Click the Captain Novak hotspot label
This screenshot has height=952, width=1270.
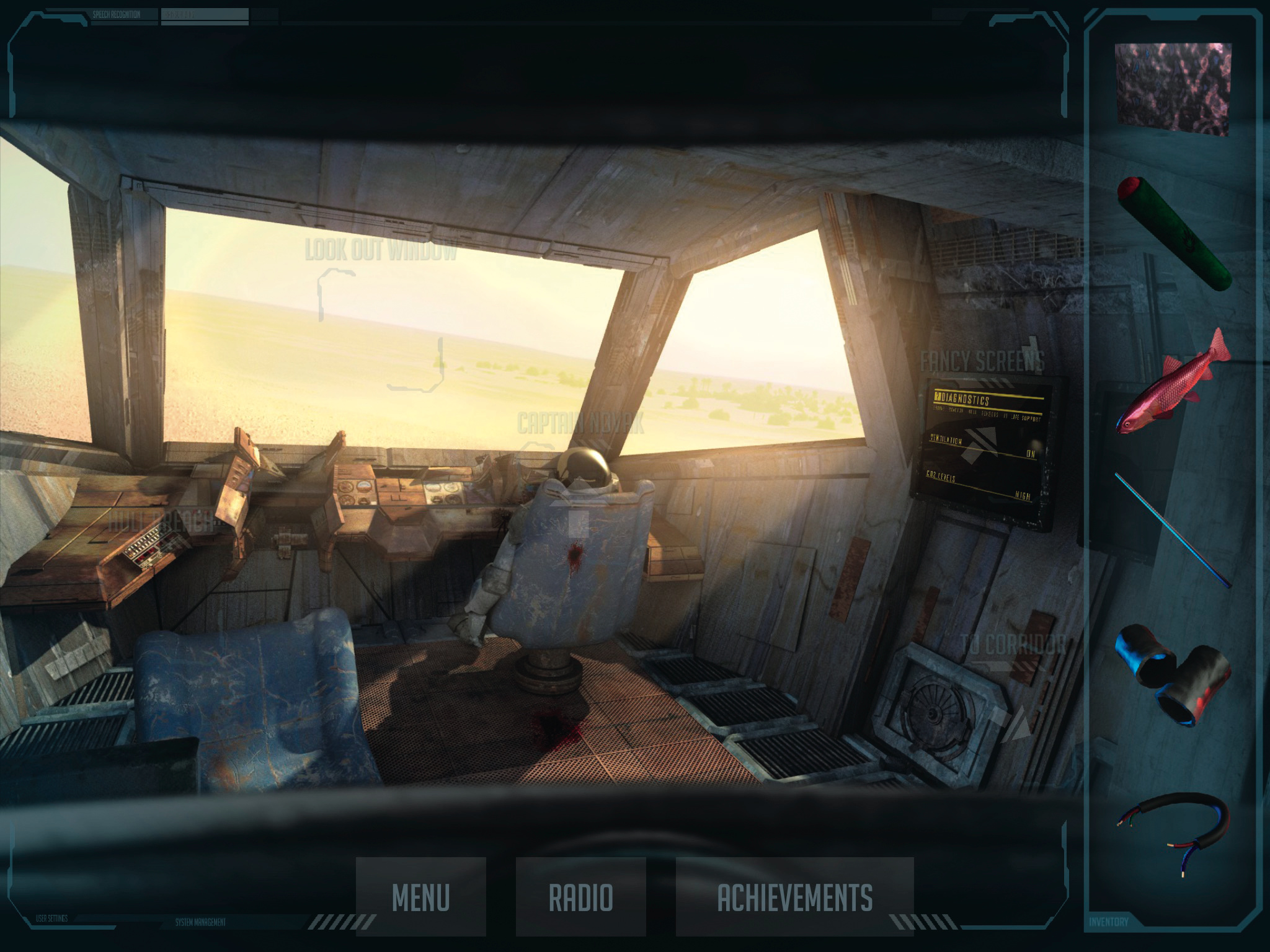coord(580,424)
